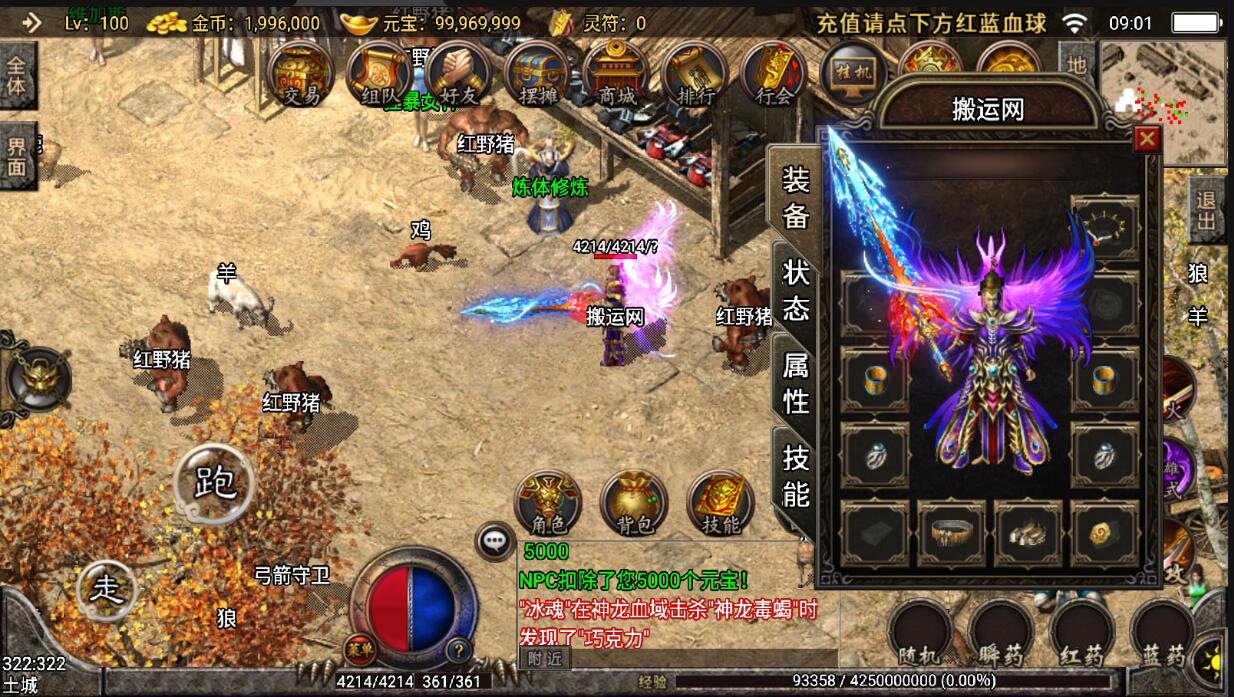Open the 组队 team menu
The image size is (1234, 697).
[x=378, y=75]
